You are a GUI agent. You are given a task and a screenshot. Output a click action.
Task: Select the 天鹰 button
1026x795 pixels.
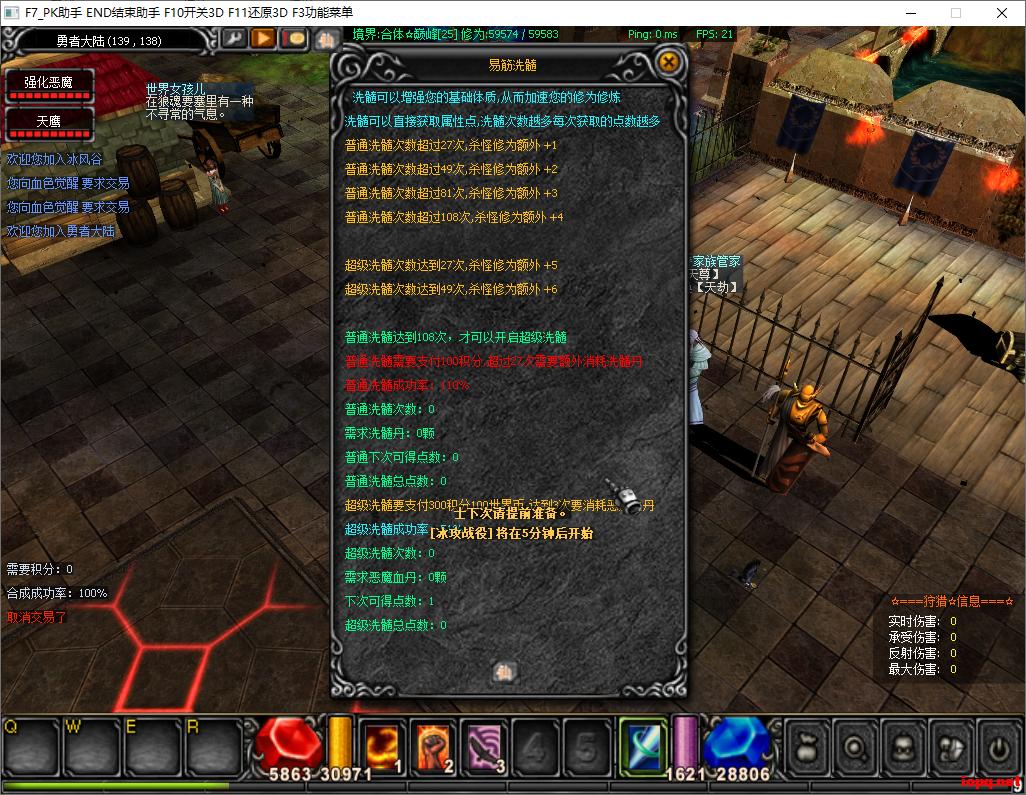click(50, 121)
